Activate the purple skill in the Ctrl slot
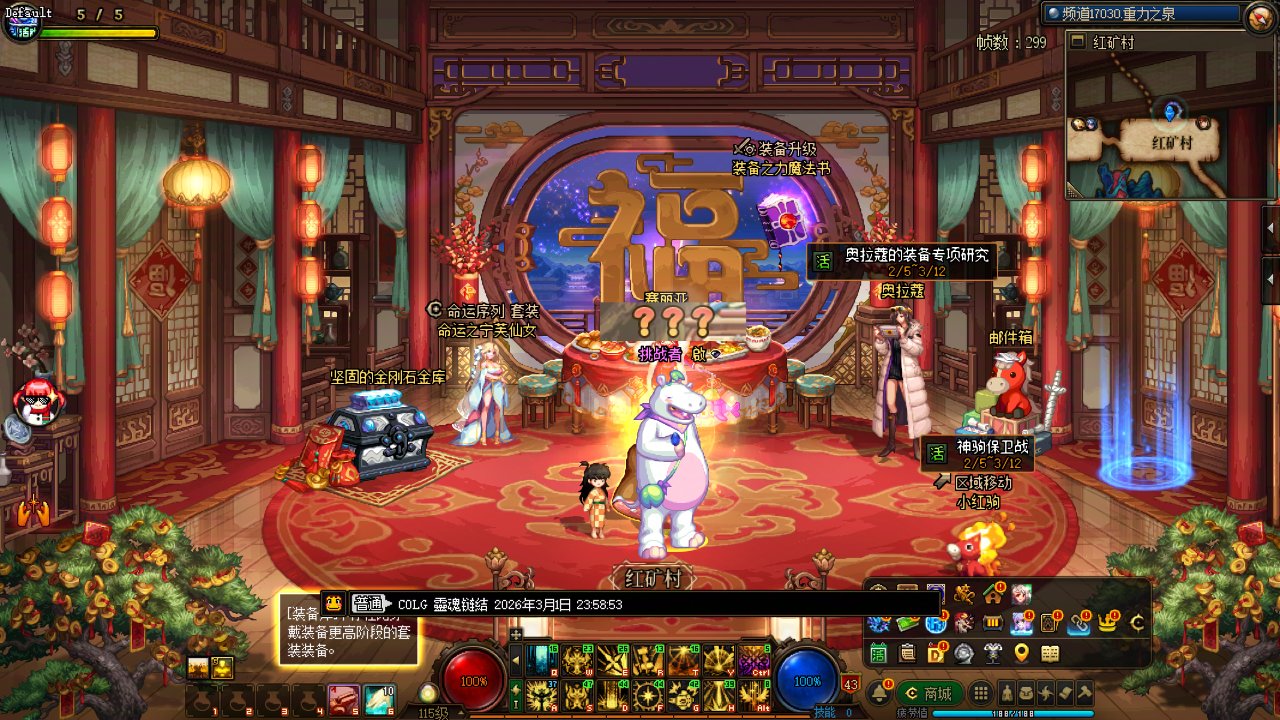1280x720 pixels. [x=752, y=660]
